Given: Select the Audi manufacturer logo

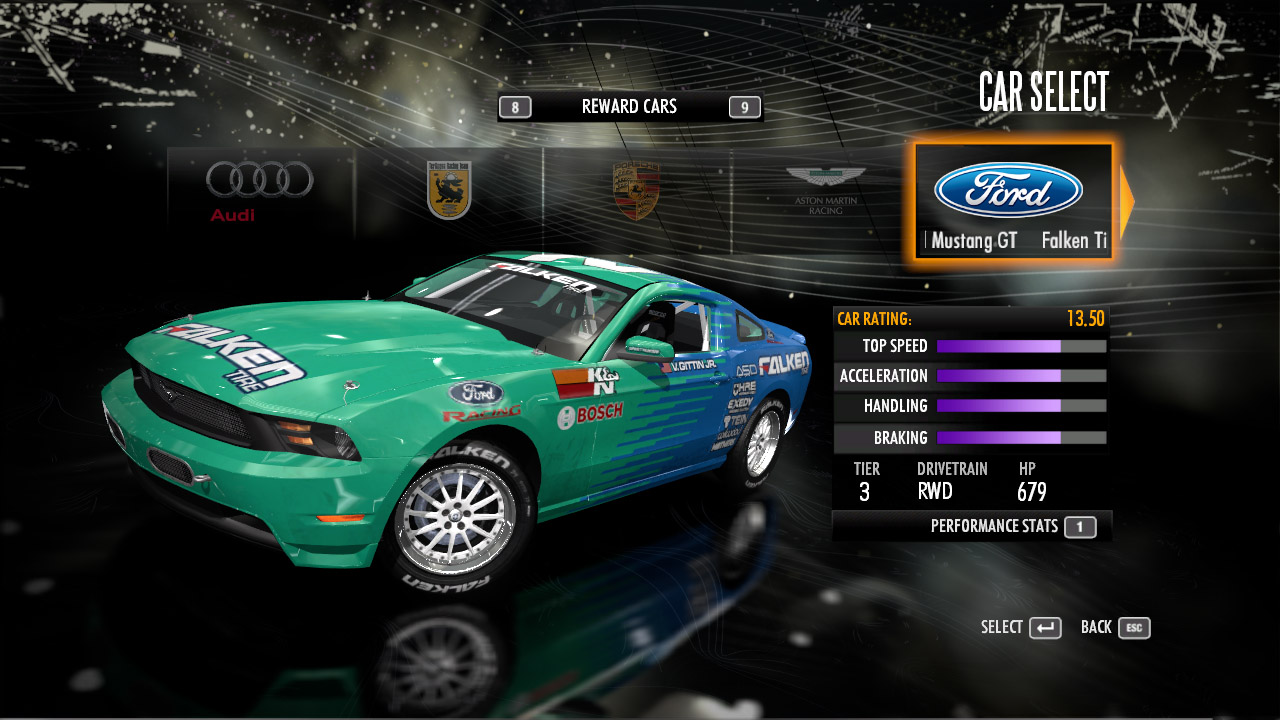Looking at the screenshot, I should (260, 190).
